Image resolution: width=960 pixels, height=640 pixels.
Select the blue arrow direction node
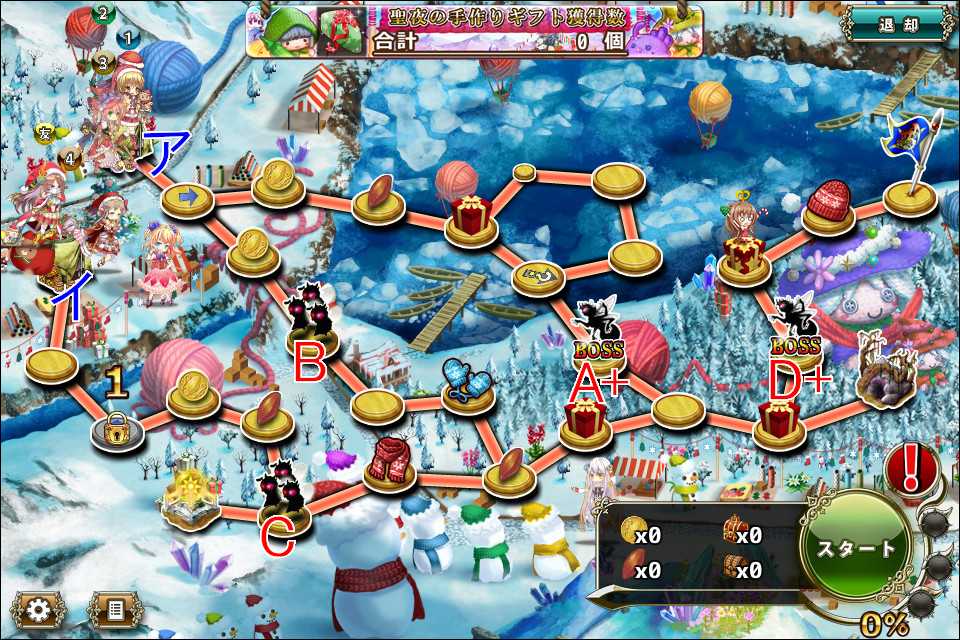[187, 199]
